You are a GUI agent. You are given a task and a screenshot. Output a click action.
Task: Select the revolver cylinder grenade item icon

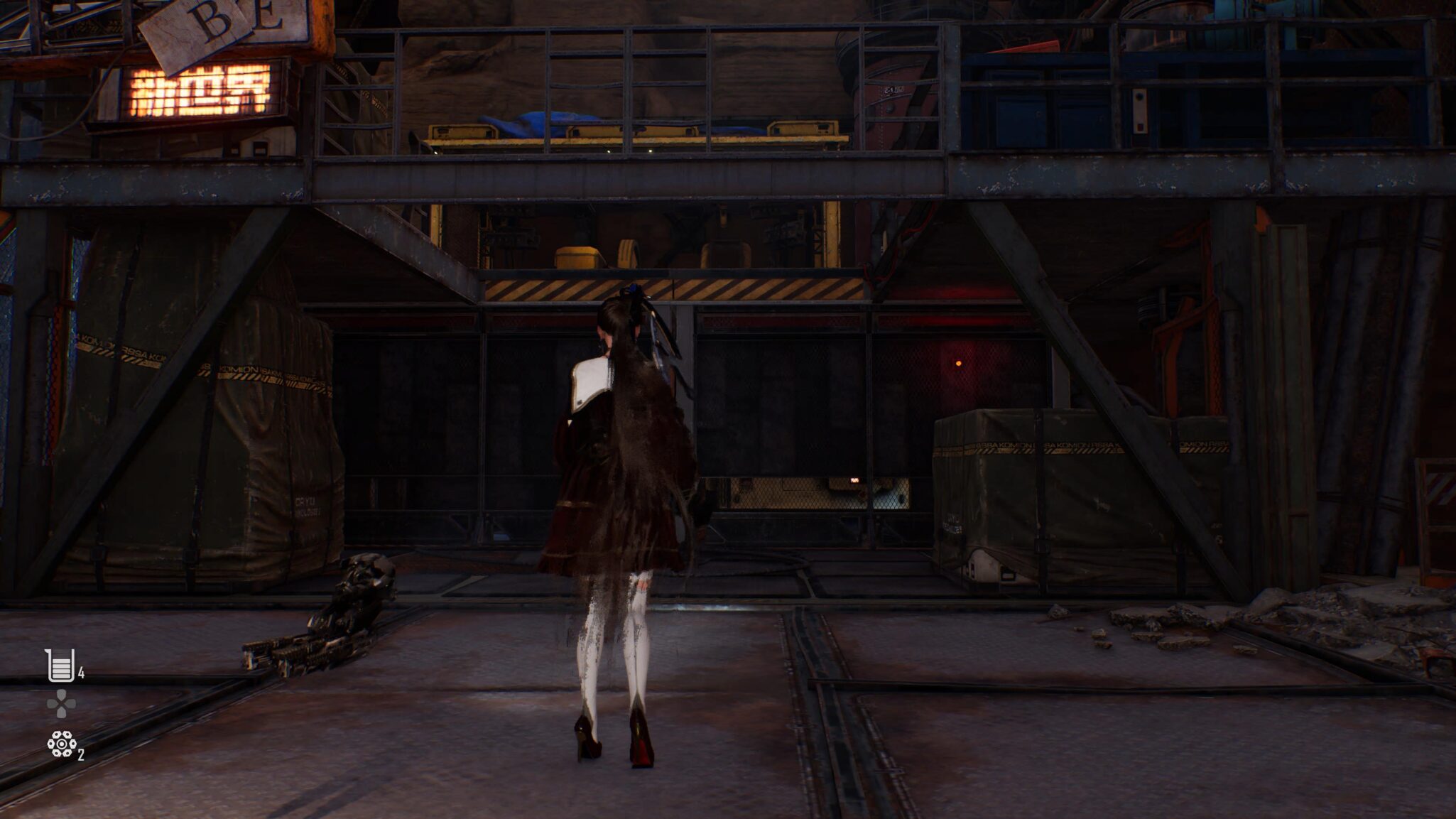click(62, 744)
